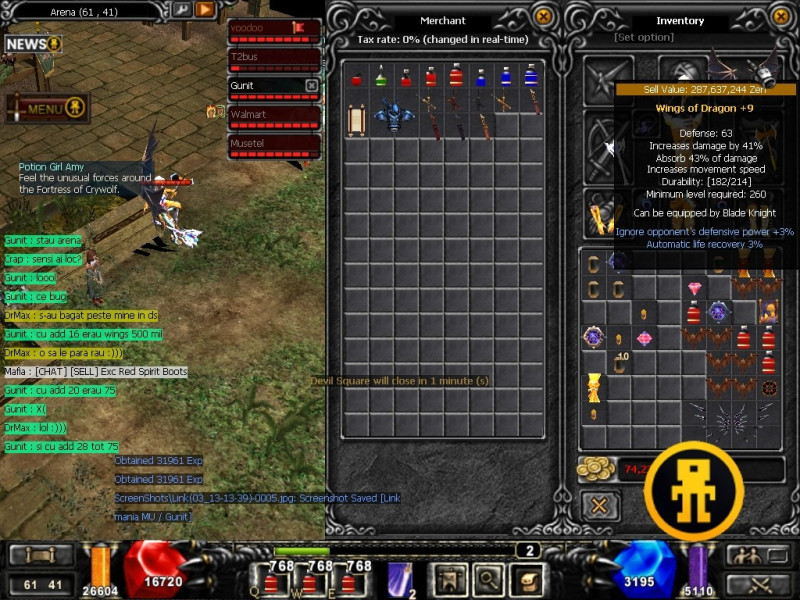Image resolution: width=800 pixels, height=600 pixels.
Task: Remove Gunit from party with X
Action: tap(311, 86)
